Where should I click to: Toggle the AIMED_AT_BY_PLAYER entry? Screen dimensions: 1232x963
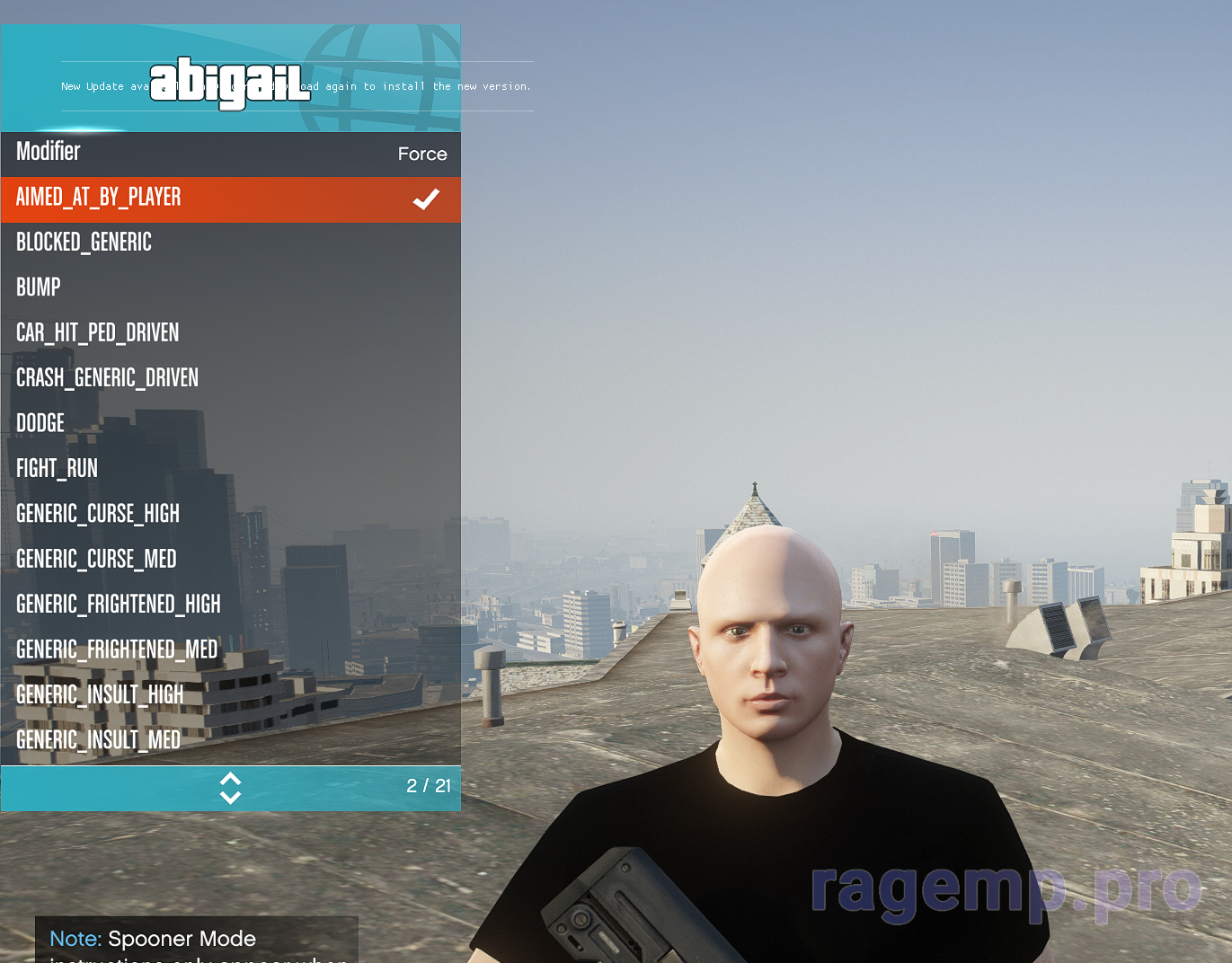[x=230, y=199]
